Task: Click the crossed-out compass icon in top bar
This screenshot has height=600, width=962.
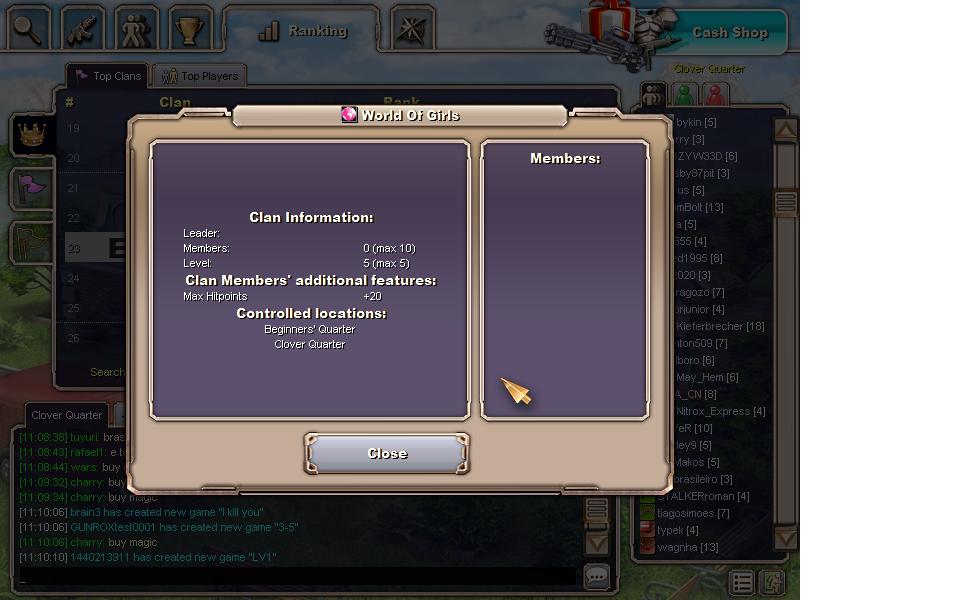Action: coord(411,30)
